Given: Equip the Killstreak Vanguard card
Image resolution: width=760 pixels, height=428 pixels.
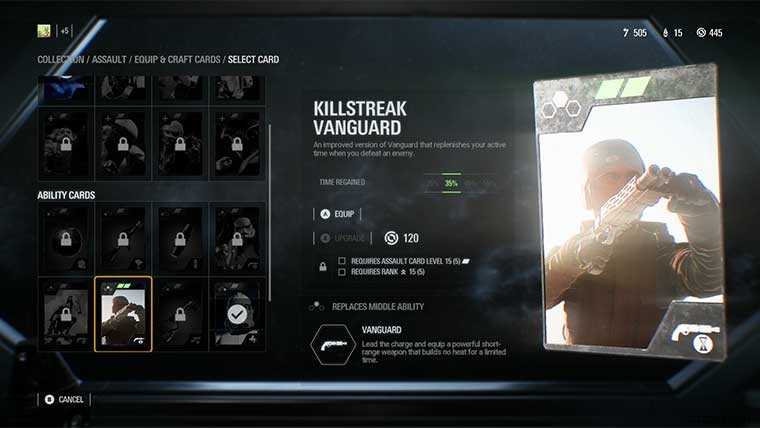Looking at the screenshot, I should [336, 213].
